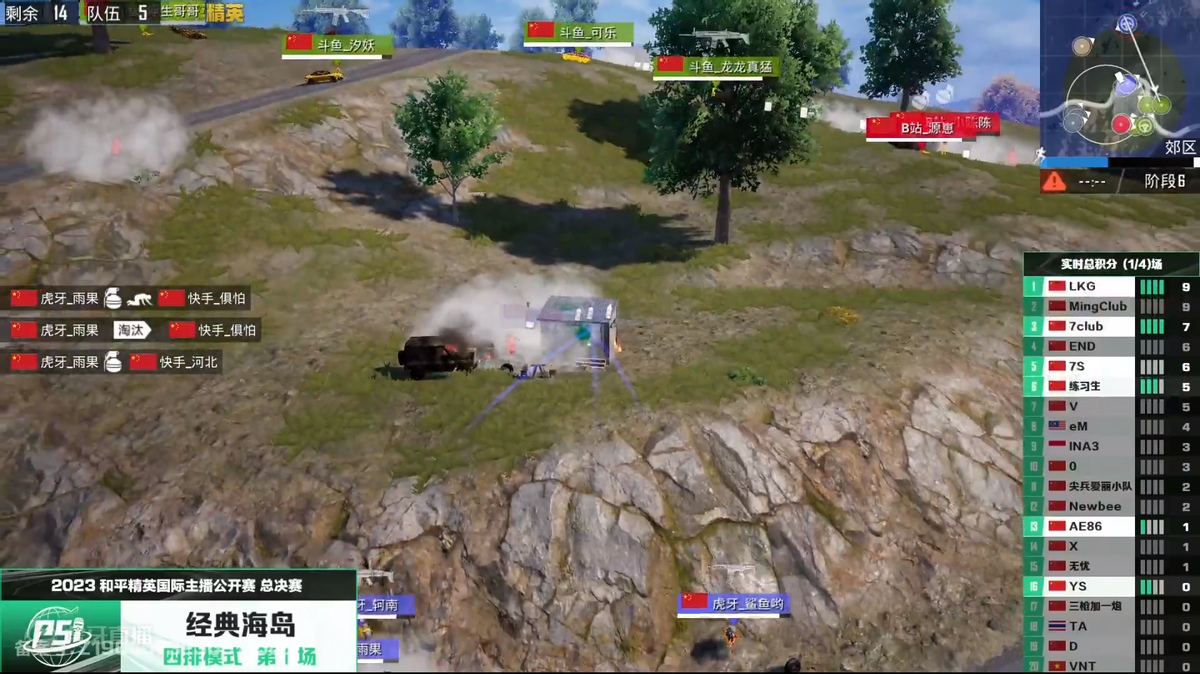Select the LKG team row in standings
This screenshot has width=1200, height=674.
tap(1110, 286)
